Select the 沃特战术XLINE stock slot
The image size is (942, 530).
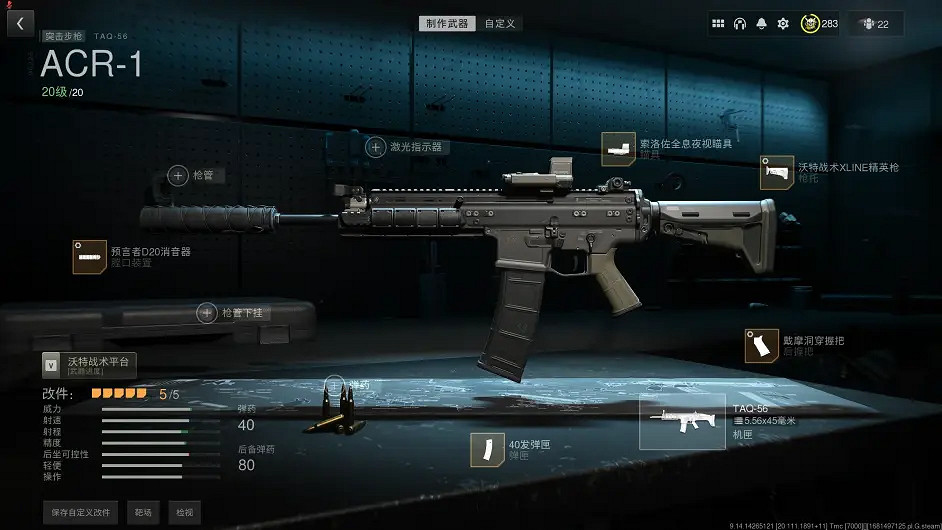click(x=777, y=172)
